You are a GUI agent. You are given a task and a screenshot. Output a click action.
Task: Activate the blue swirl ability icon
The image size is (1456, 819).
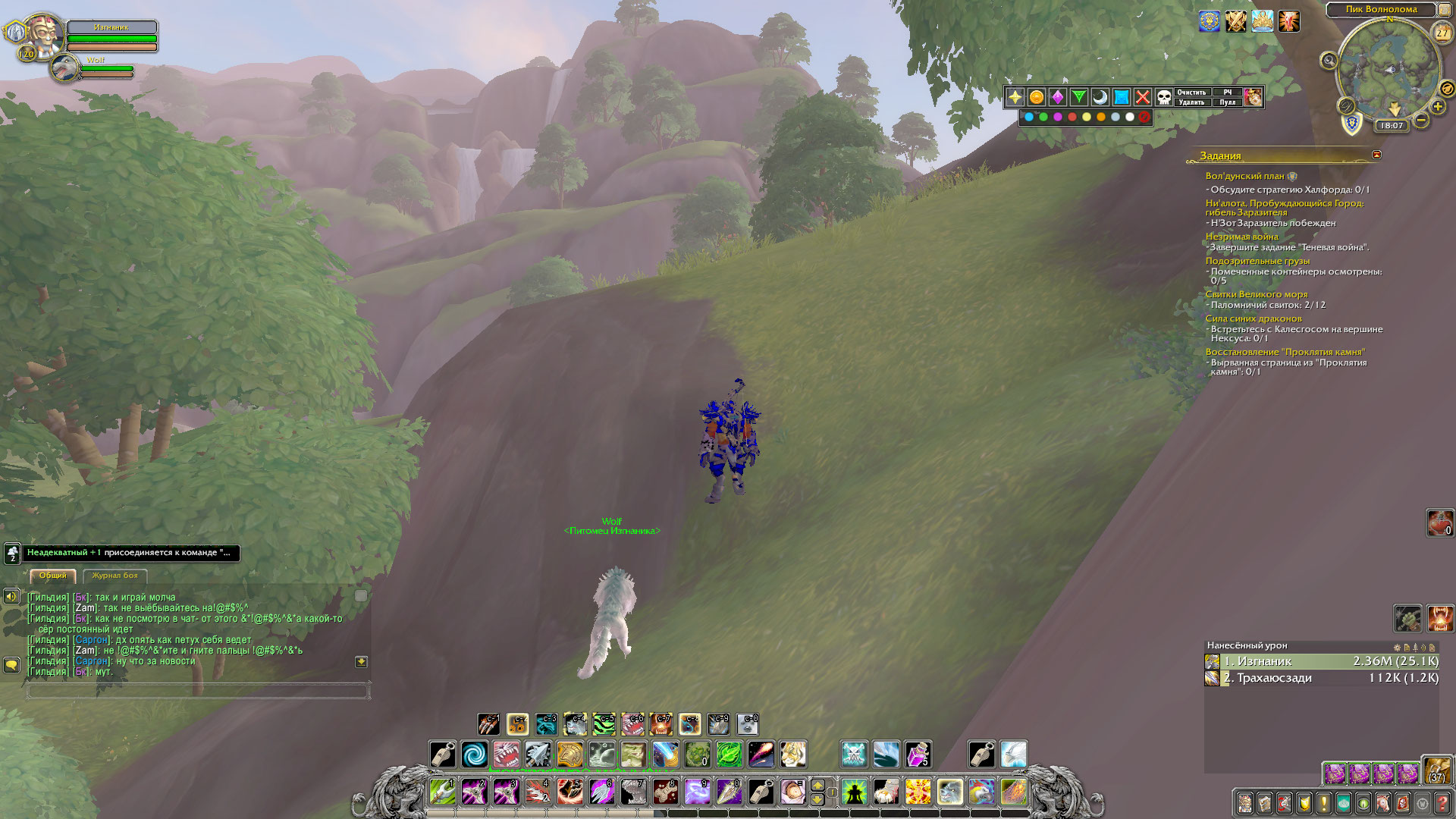point(475,755)
